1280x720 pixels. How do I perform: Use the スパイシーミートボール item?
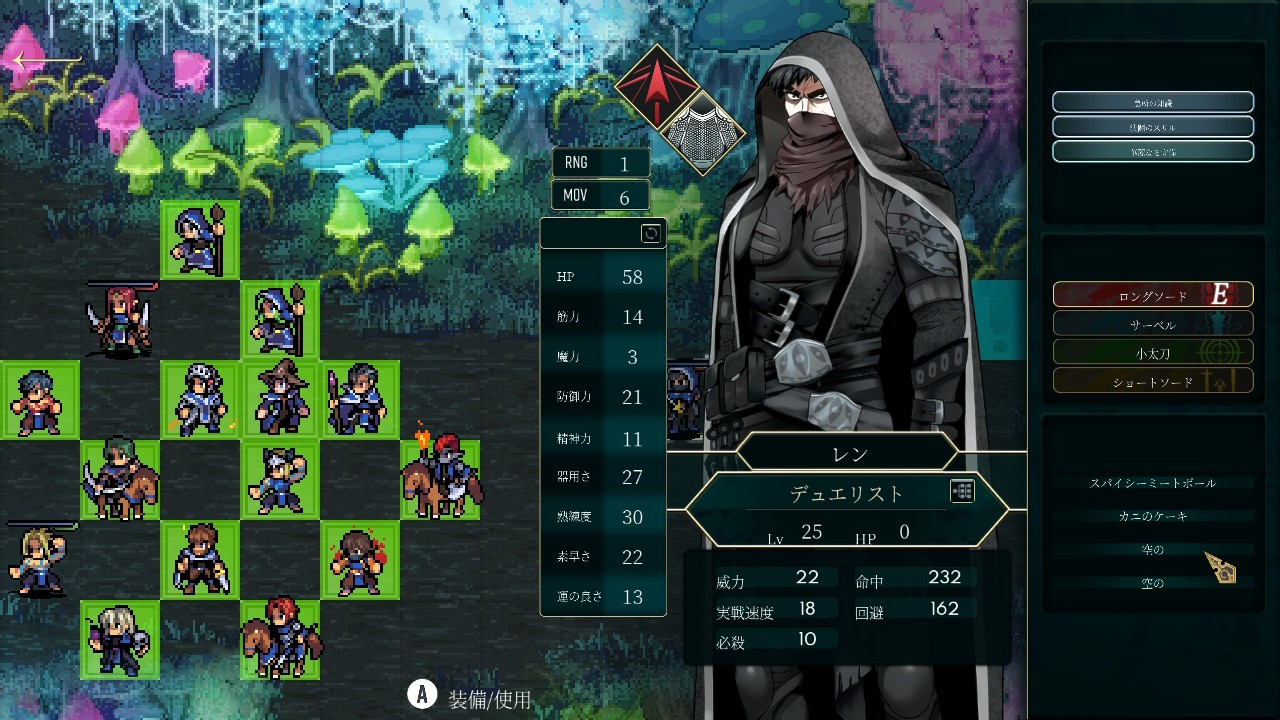tap(1152, 483)
